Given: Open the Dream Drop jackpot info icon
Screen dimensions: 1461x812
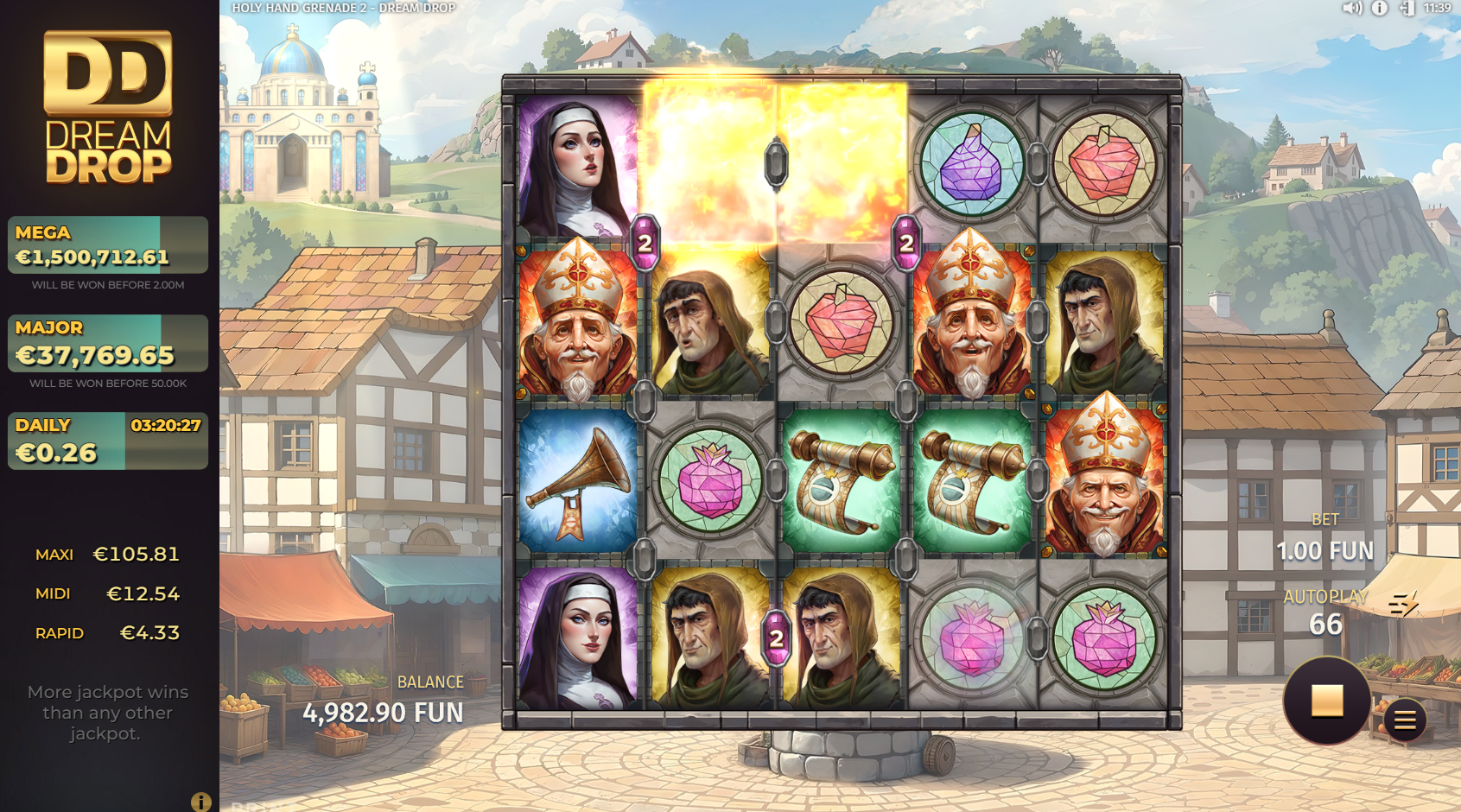Looking at the screenshot, I should click(200, 802).
